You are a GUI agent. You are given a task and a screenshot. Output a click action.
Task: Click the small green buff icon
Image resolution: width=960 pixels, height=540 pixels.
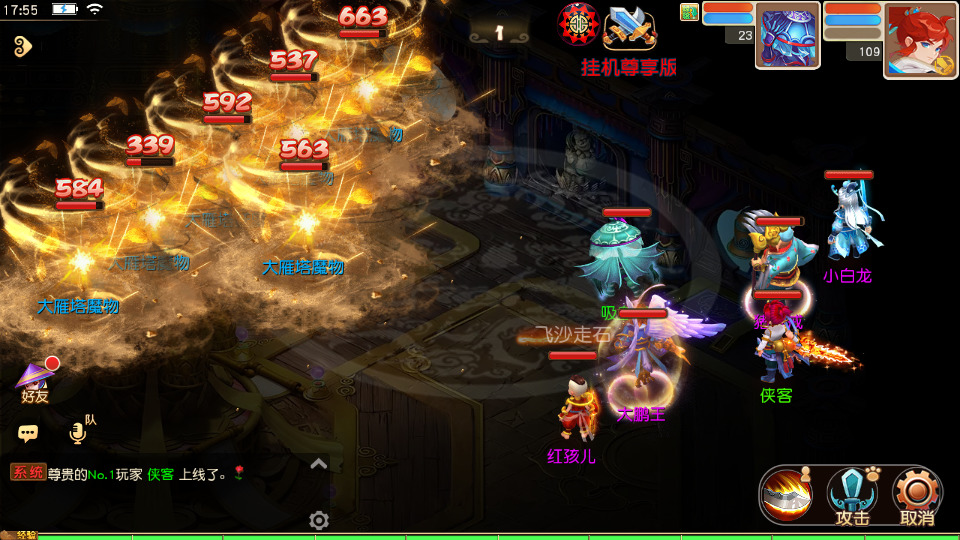[690, 12]
